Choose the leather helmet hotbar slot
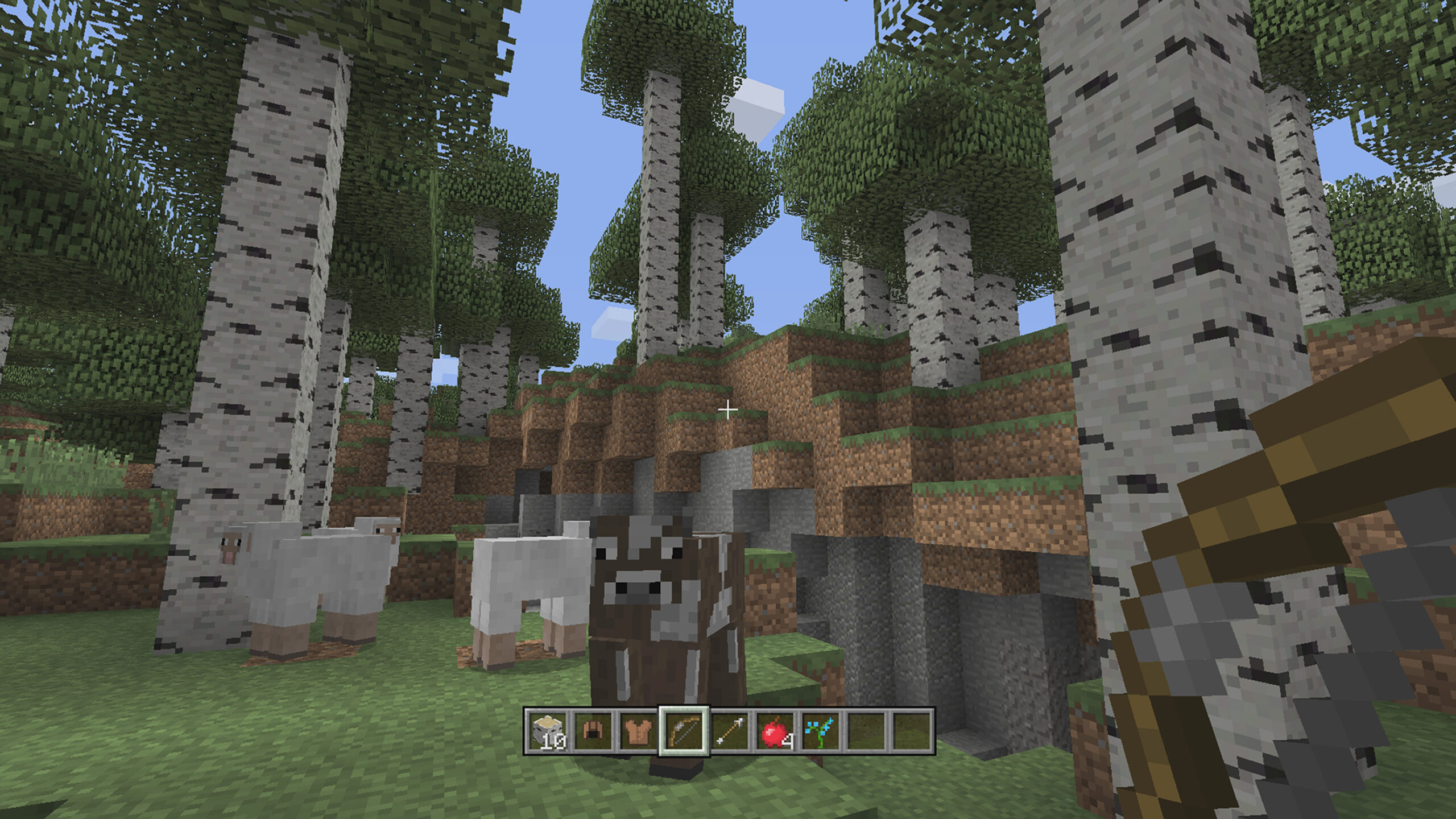 [x=592, y=731]
